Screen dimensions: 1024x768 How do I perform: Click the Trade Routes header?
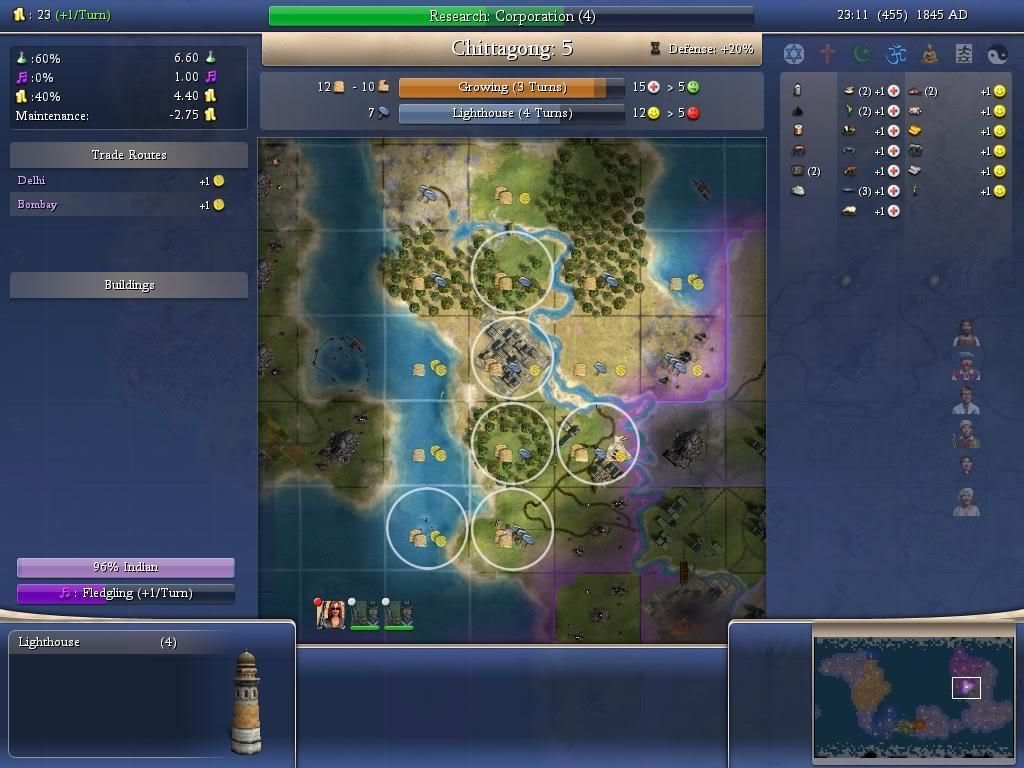pyautogui.click(x=129, y=155)
